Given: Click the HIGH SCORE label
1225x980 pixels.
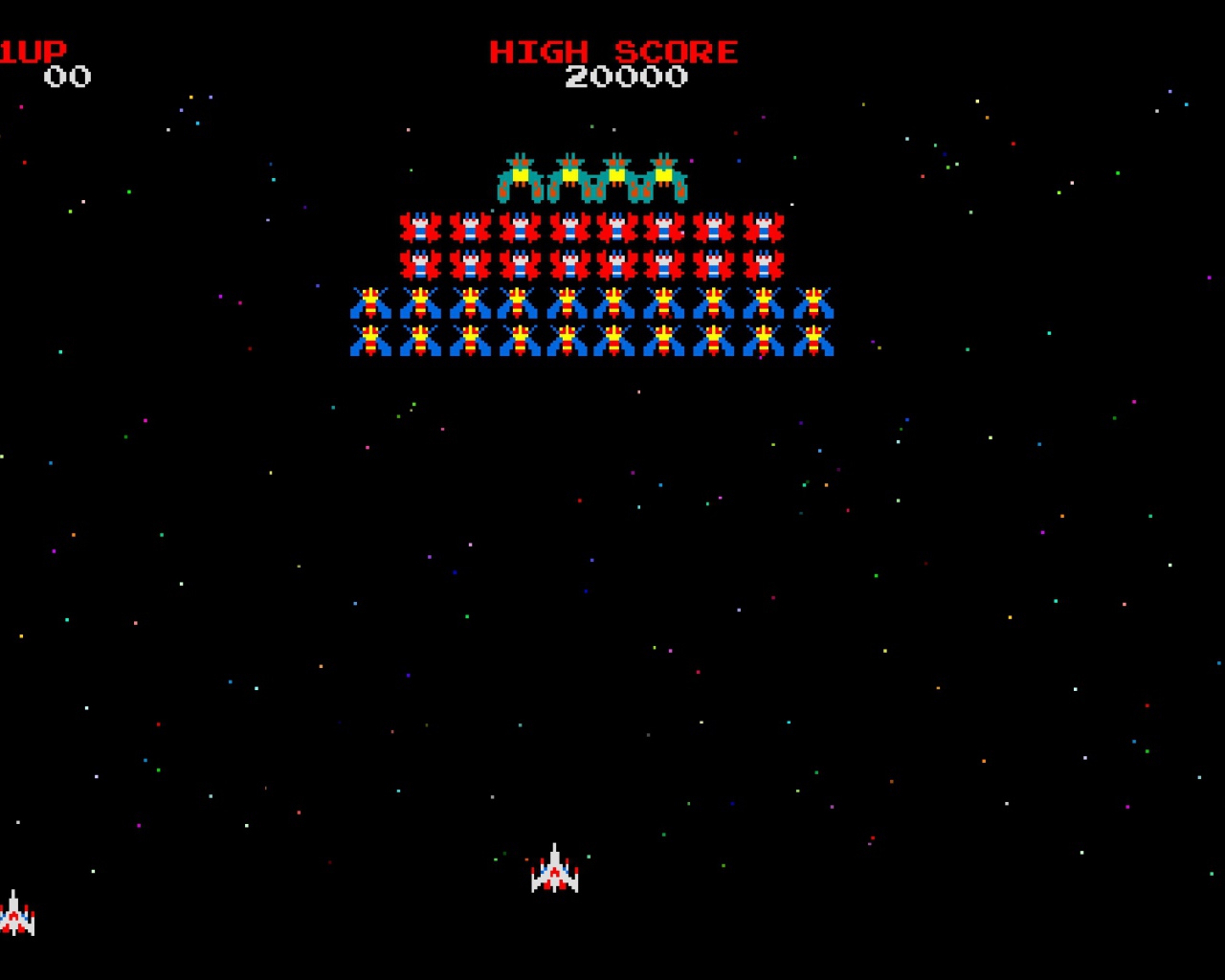Looking at the screenshot, I should 613,52.
